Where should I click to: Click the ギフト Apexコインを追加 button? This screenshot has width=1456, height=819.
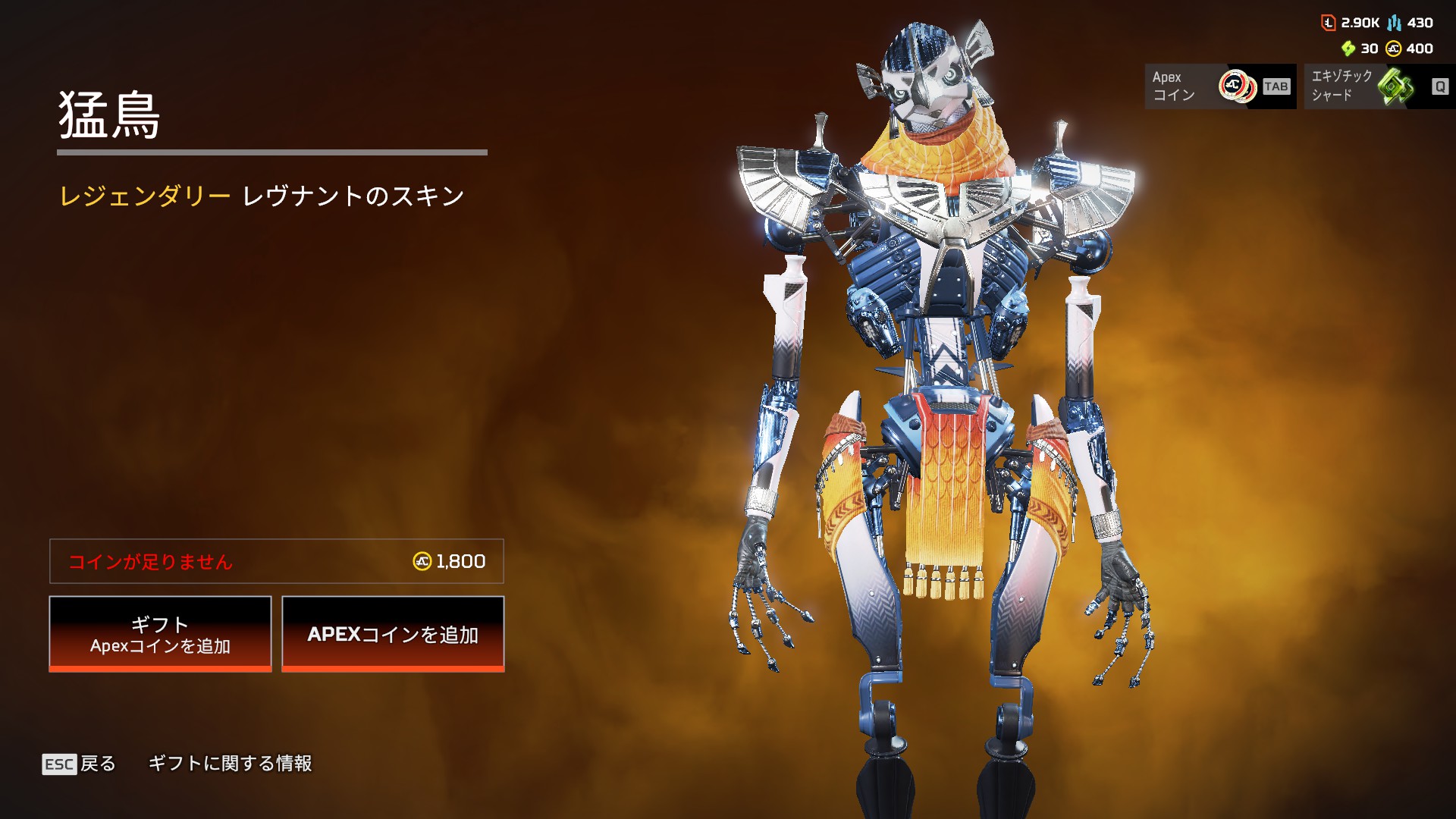pos(160,634)
